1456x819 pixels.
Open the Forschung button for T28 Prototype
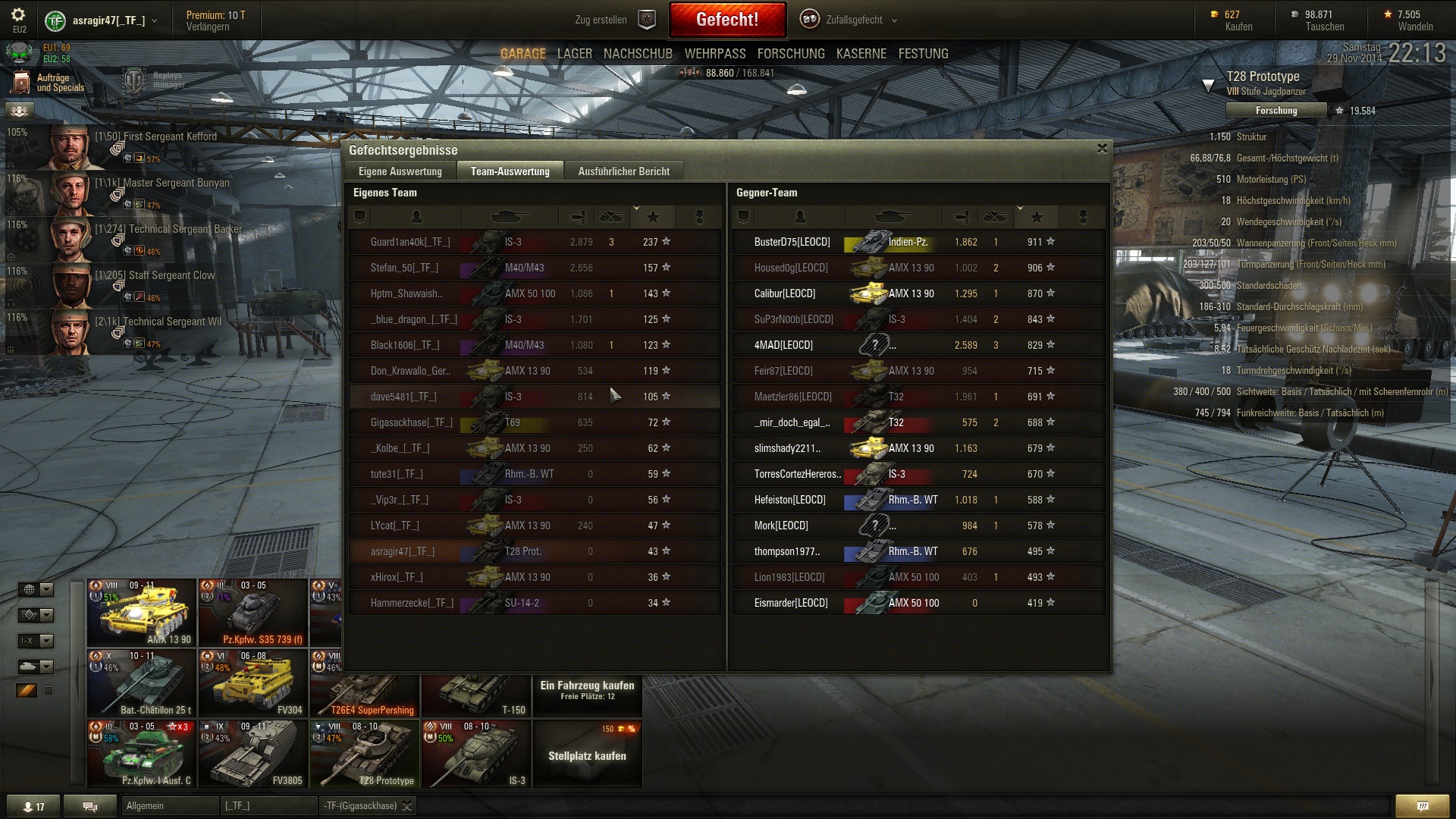1276,111
